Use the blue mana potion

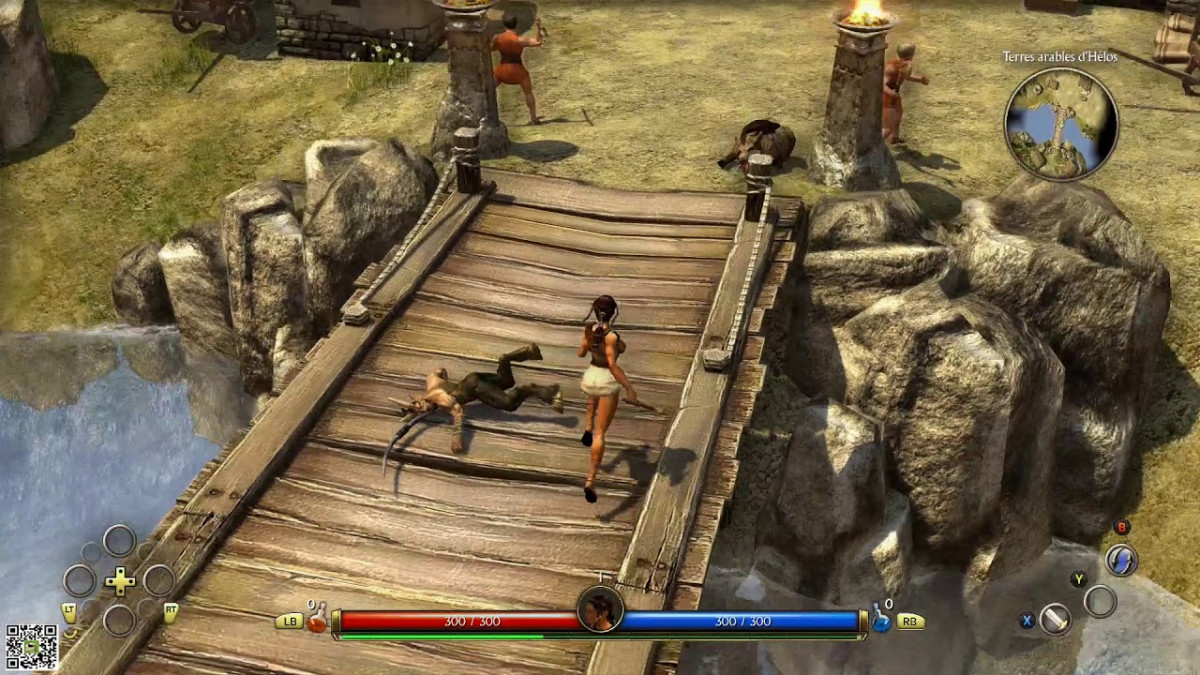point(881,620)
